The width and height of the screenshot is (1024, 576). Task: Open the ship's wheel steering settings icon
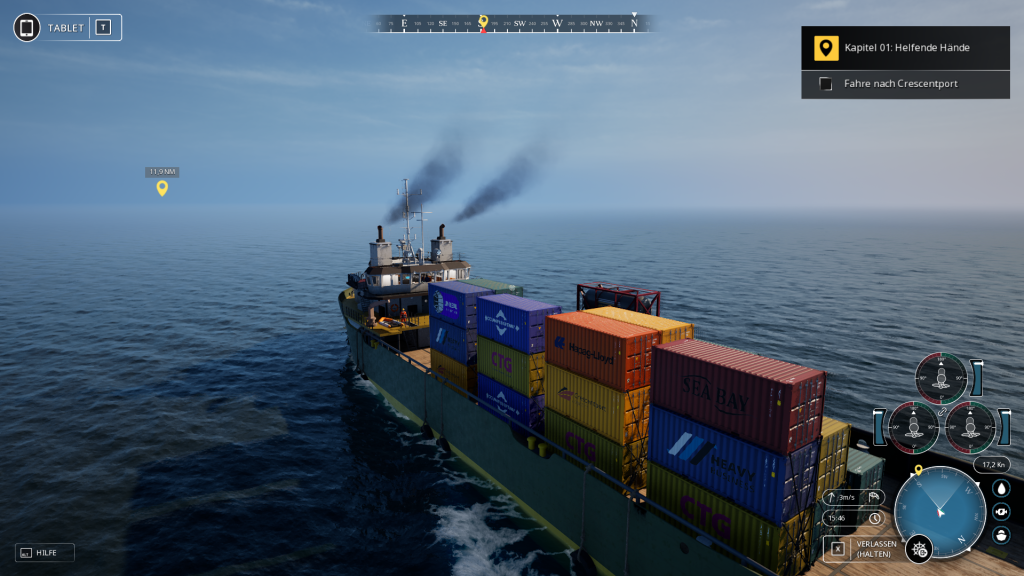[918, 548]
